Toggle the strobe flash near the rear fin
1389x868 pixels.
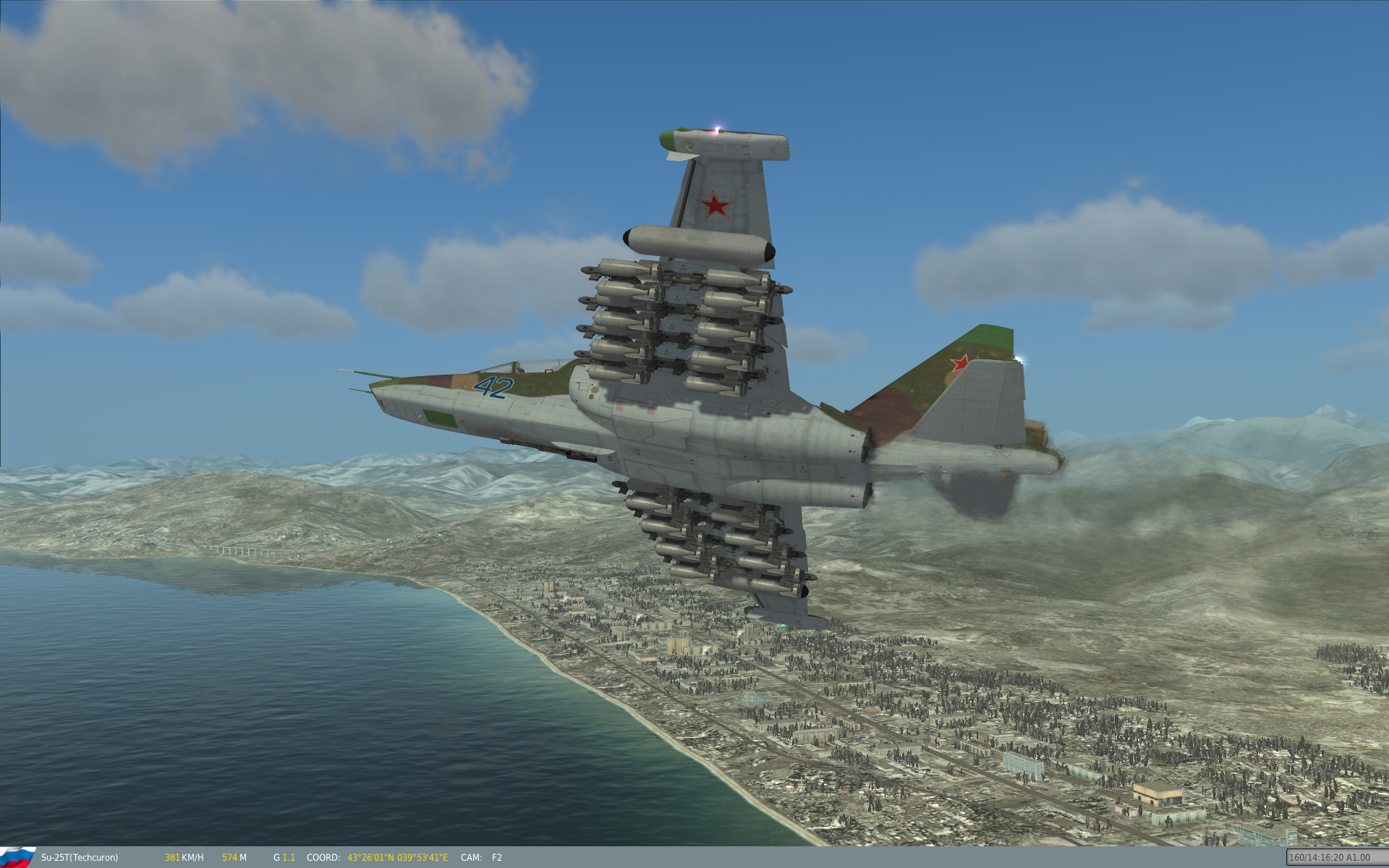[1020, 358]
